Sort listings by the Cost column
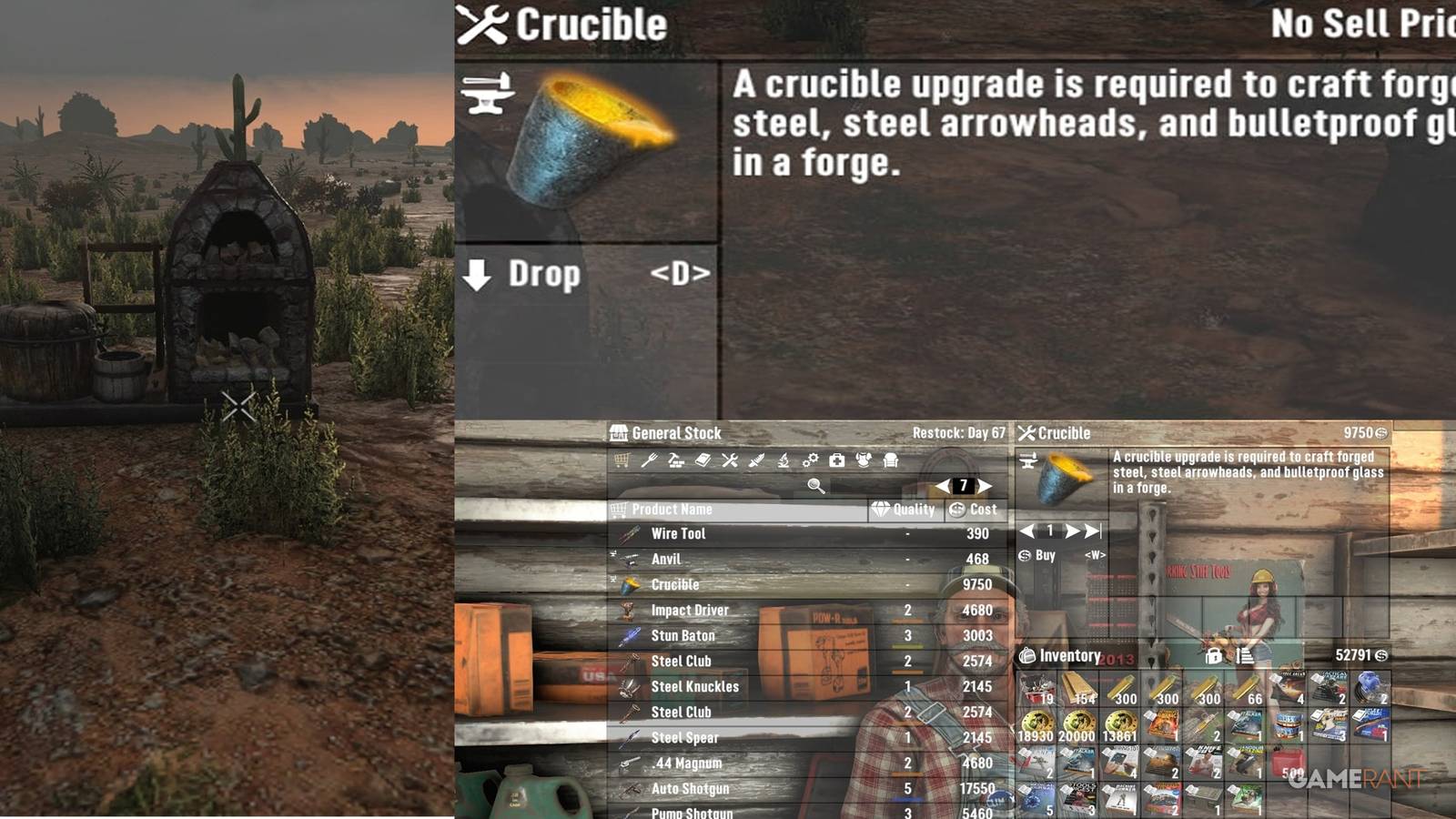 (x=976, y=510)
